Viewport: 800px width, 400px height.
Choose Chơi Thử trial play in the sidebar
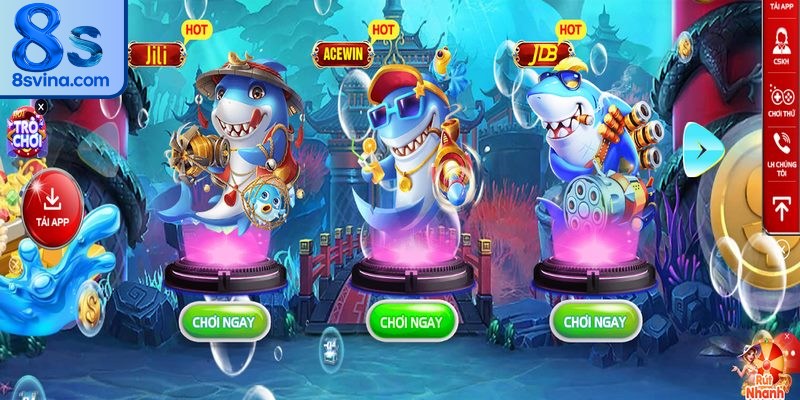[781, 99]
